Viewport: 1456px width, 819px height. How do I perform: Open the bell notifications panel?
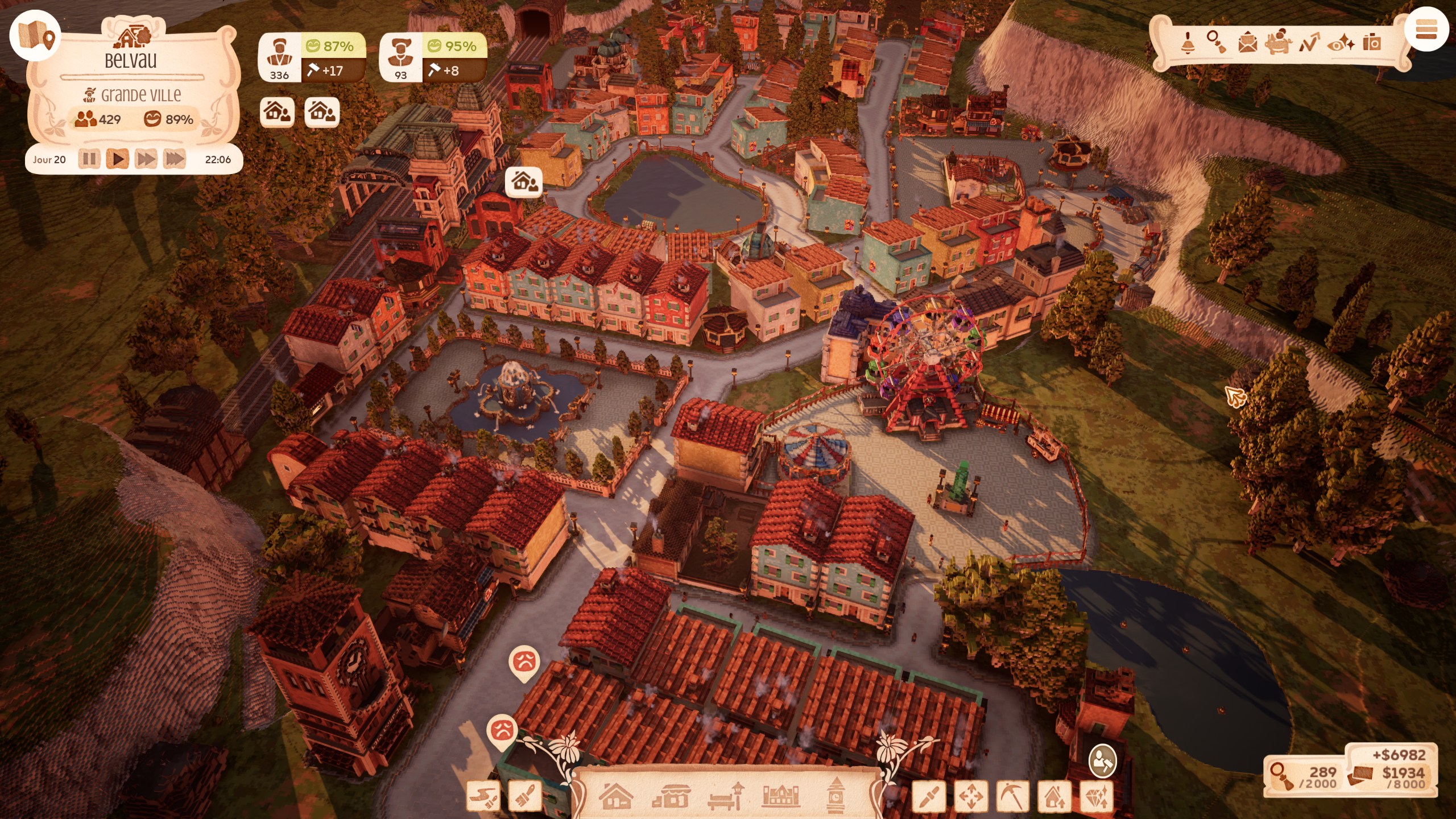pos(1188,43)
